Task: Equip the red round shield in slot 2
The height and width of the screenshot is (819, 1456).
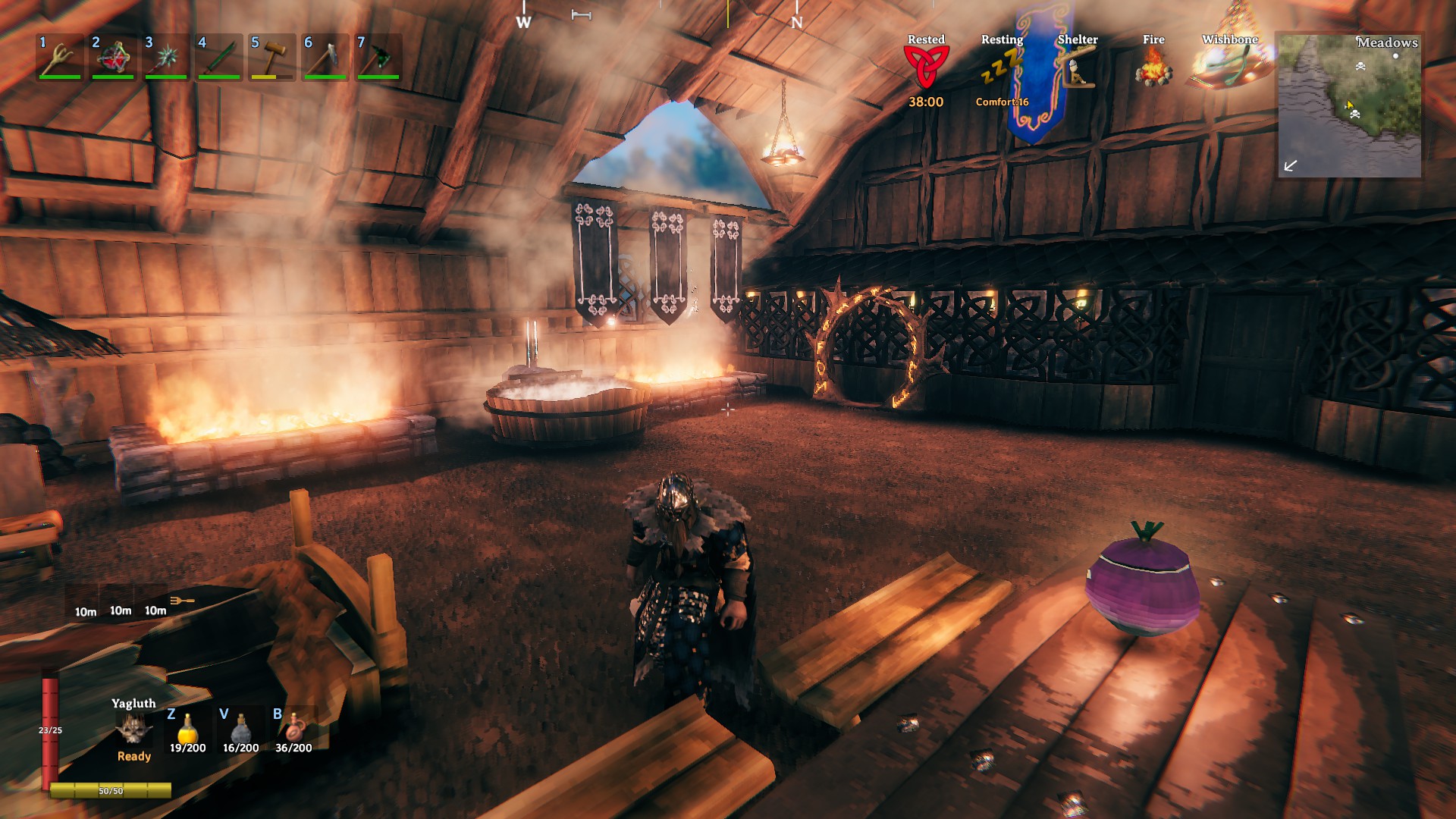Action: coord(112,58)
